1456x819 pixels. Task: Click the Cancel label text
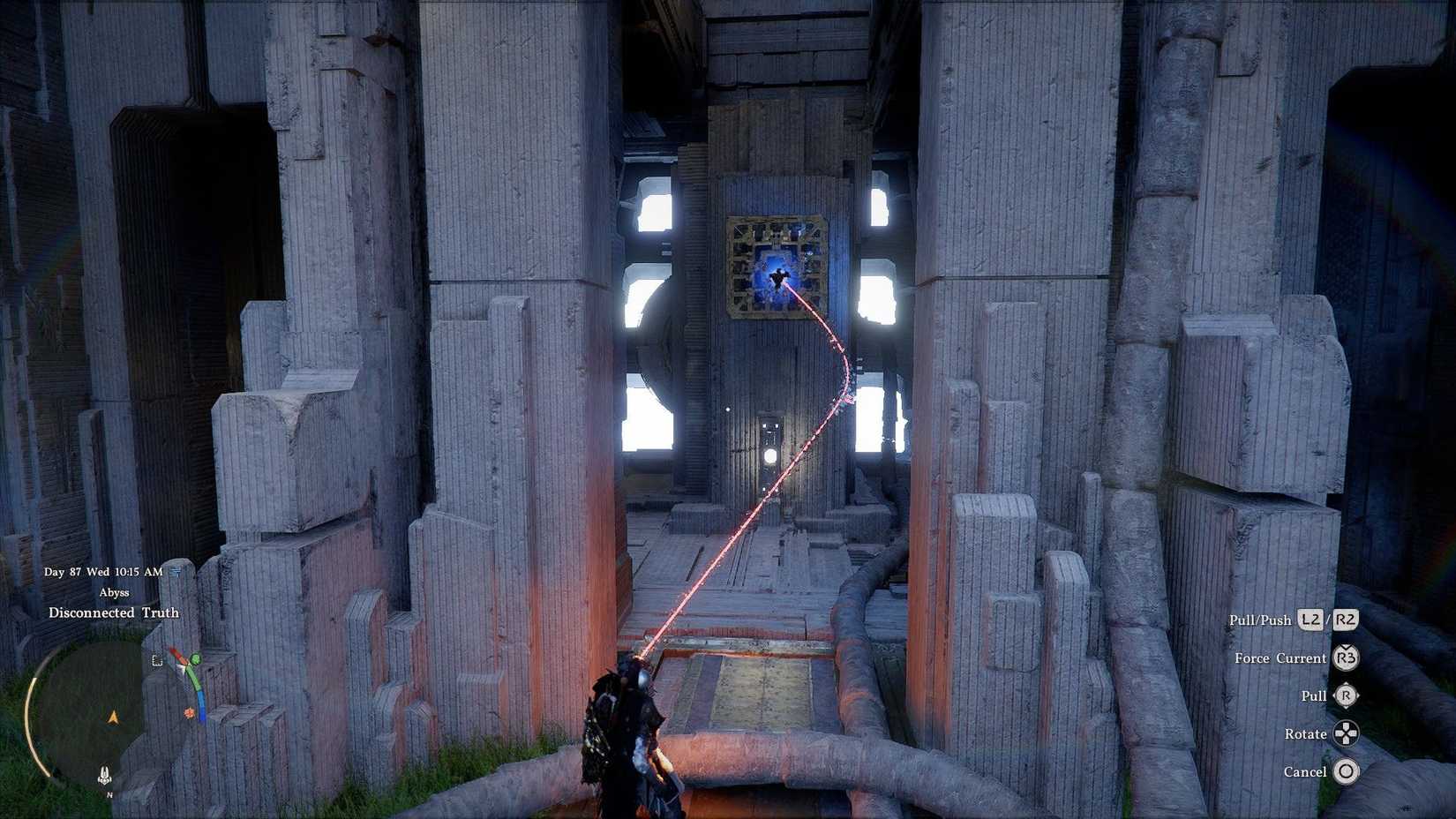tap(1306, 771)
